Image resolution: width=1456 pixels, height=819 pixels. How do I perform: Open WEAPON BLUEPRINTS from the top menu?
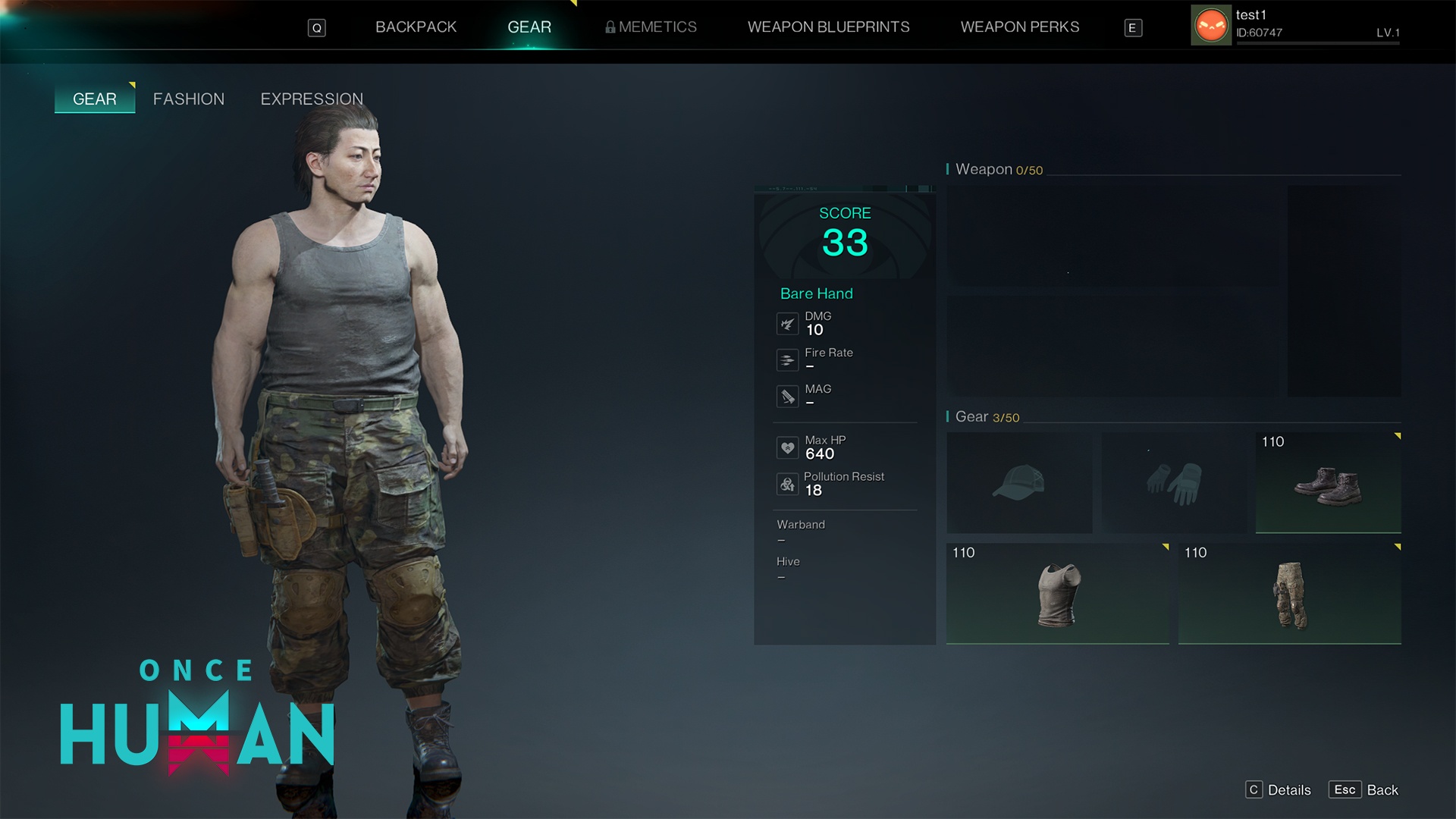tap(829, 27)
